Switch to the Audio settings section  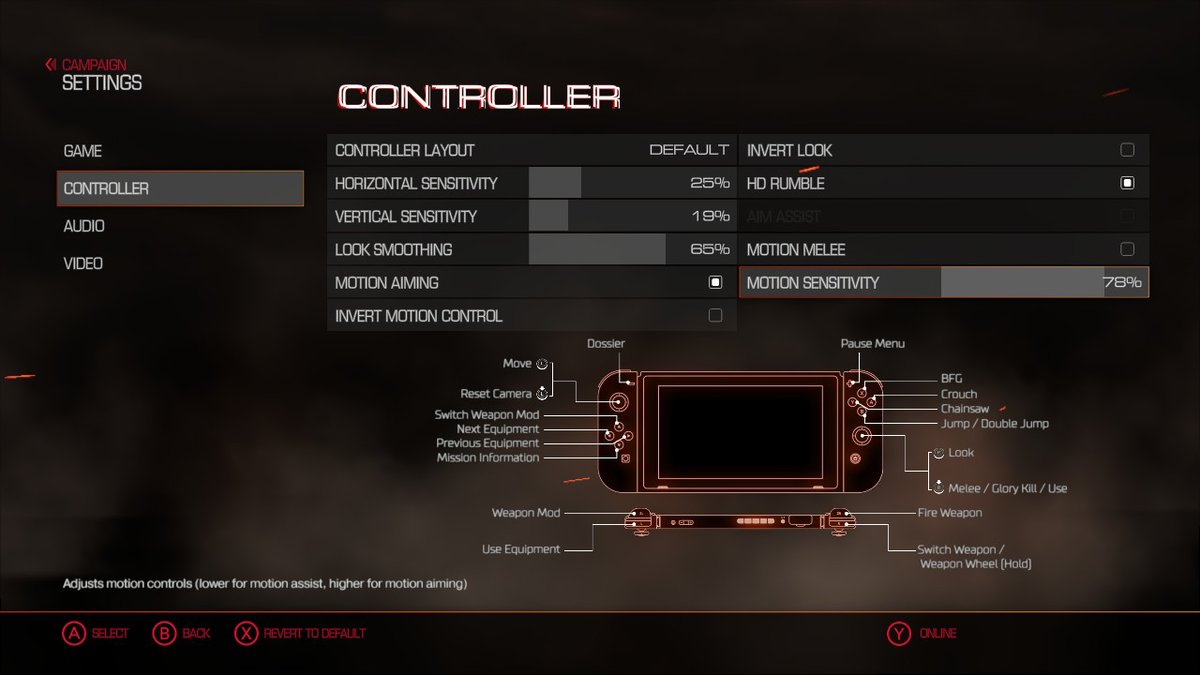pos(84,226)
